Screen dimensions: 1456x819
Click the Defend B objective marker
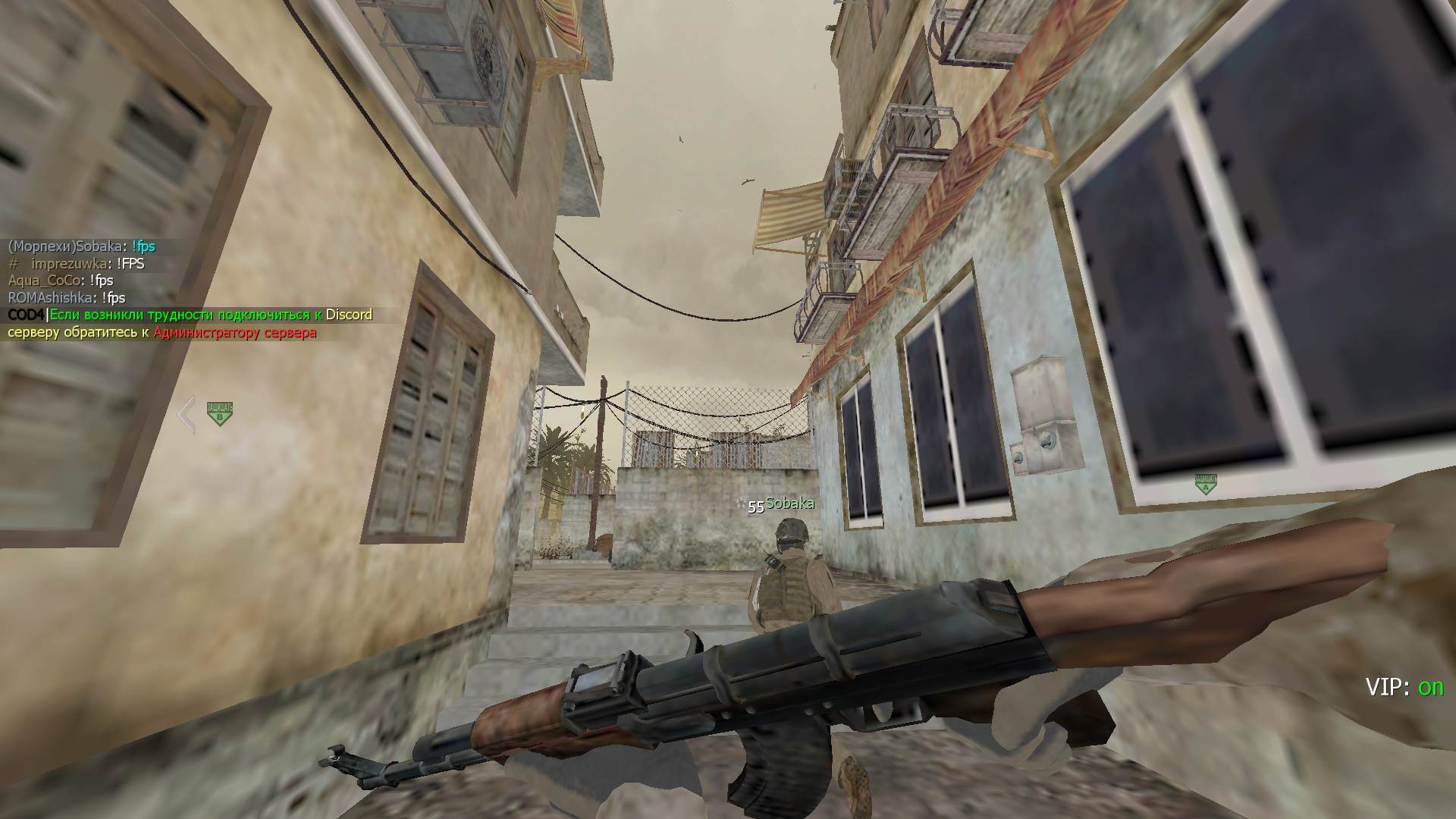[x=219, y=413]
